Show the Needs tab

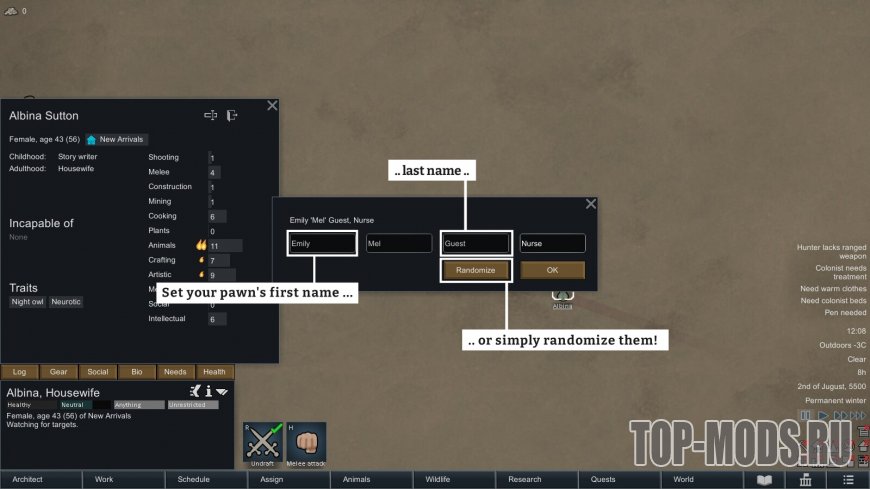pos(176,372)
